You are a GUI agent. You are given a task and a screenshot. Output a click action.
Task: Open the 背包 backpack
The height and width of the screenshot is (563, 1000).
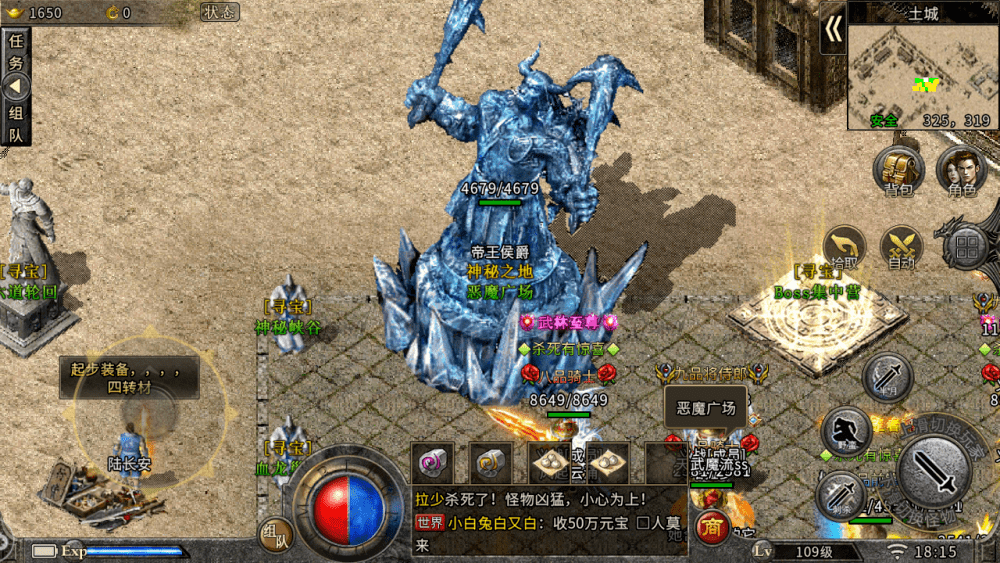tap(896, 170)
